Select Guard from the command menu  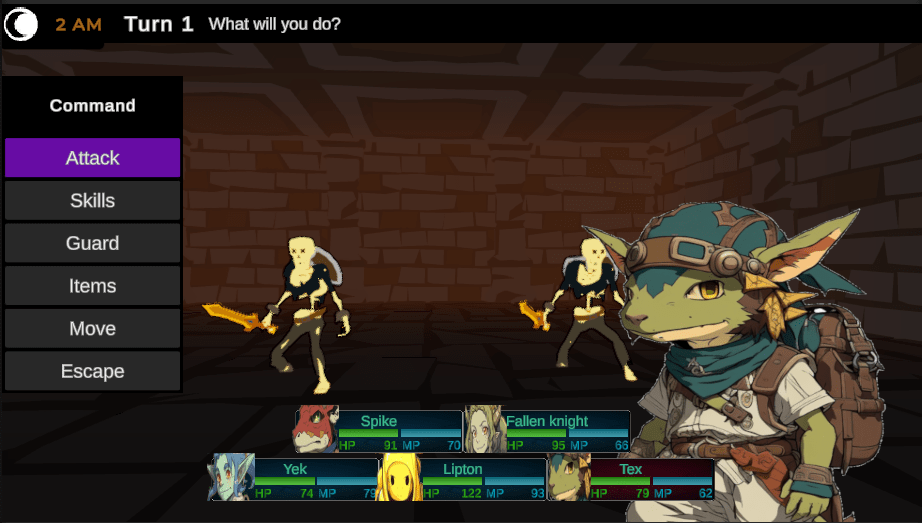click(92, 243)
